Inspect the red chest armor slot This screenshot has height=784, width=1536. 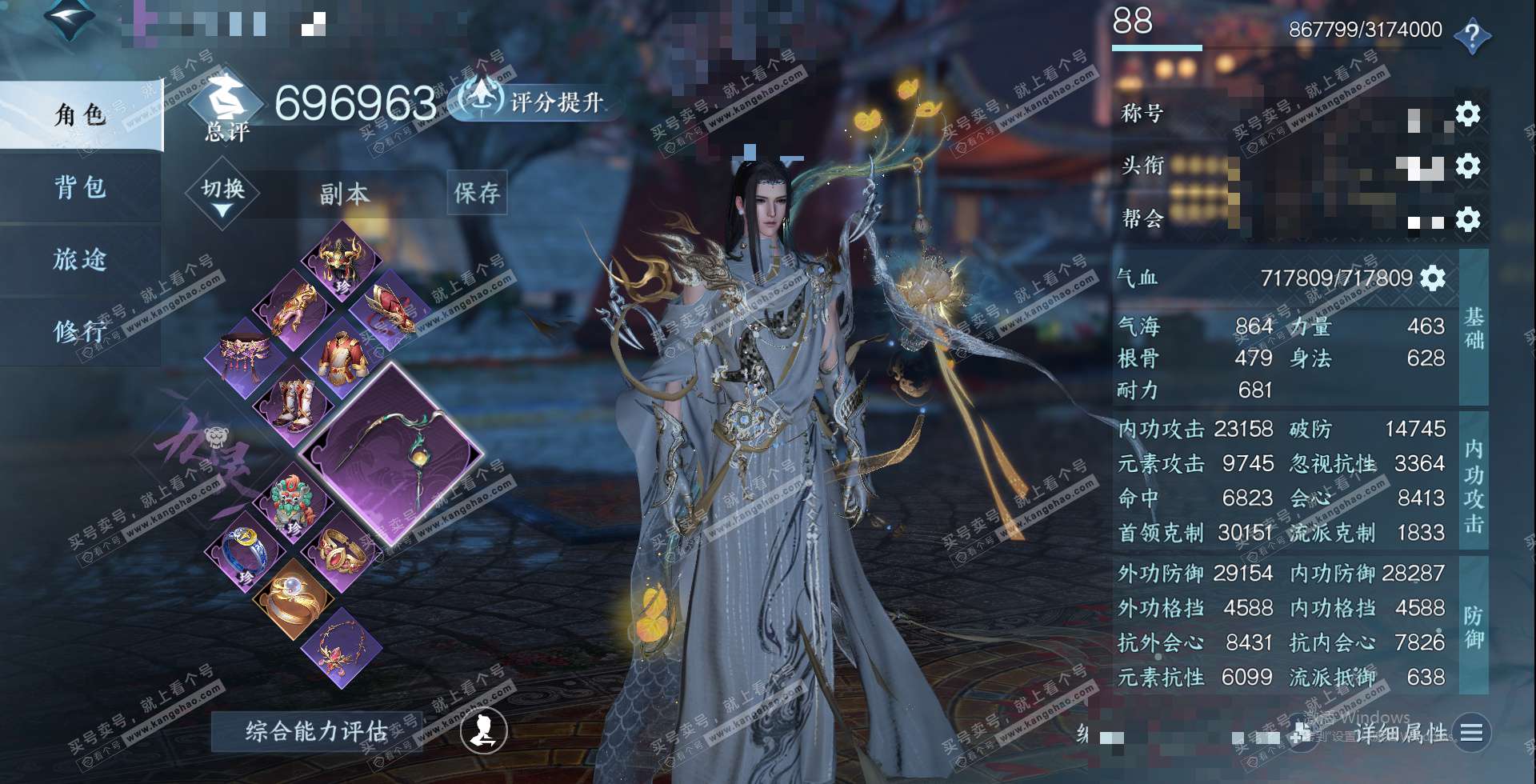tap(342, 358)
